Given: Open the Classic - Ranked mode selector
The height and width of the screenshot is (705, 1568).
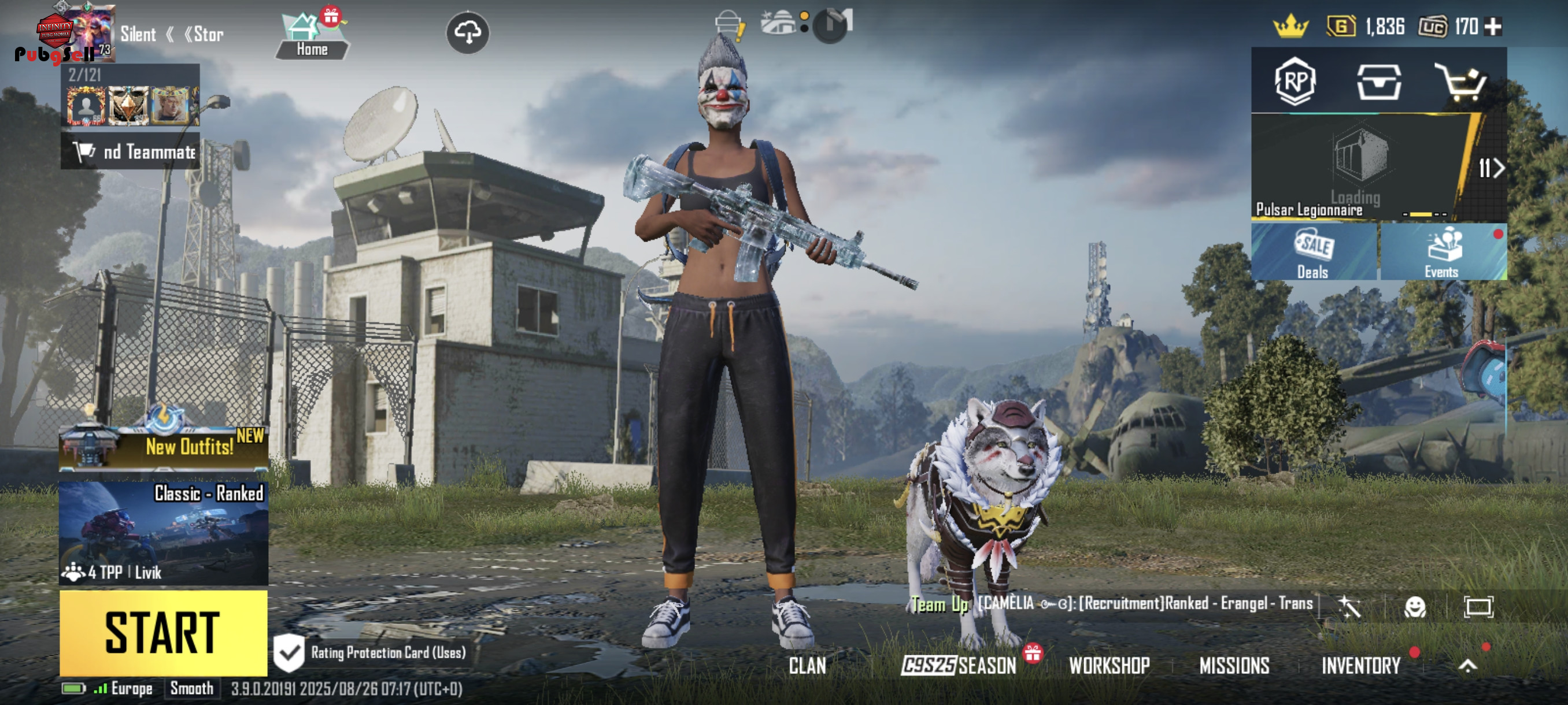Looking at the screenshot, I should click(163, 533).
